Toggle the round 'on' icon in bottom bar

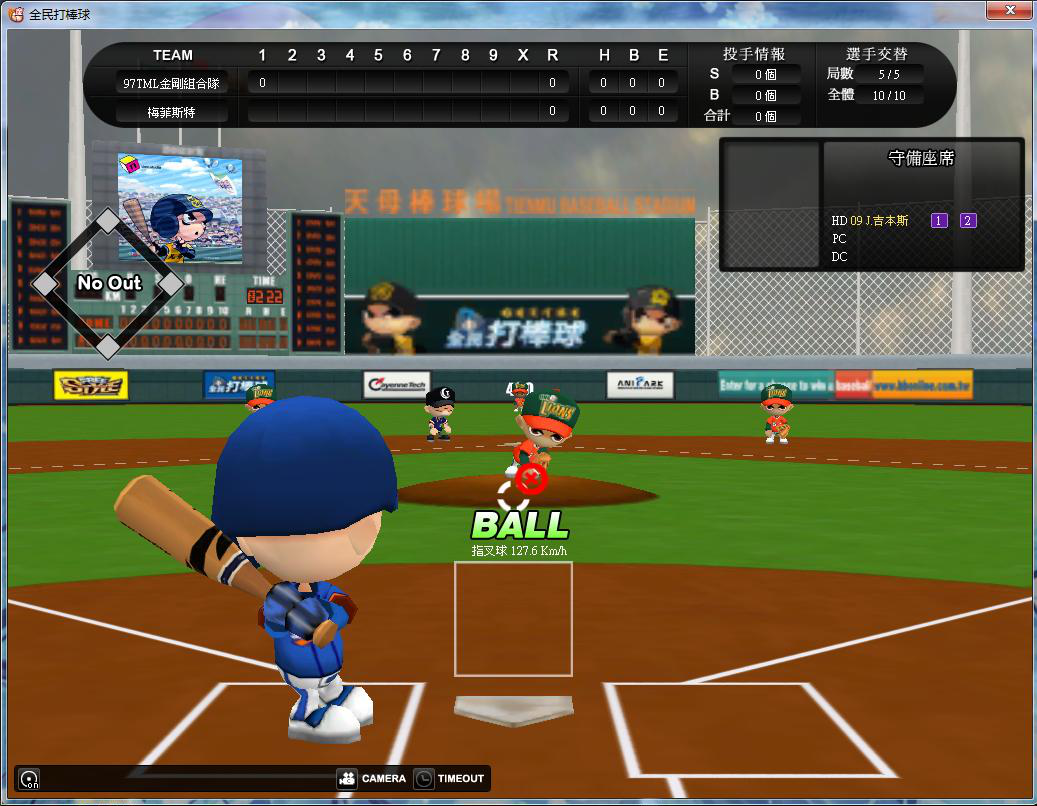pyautogui.click(x=30, y=780)
